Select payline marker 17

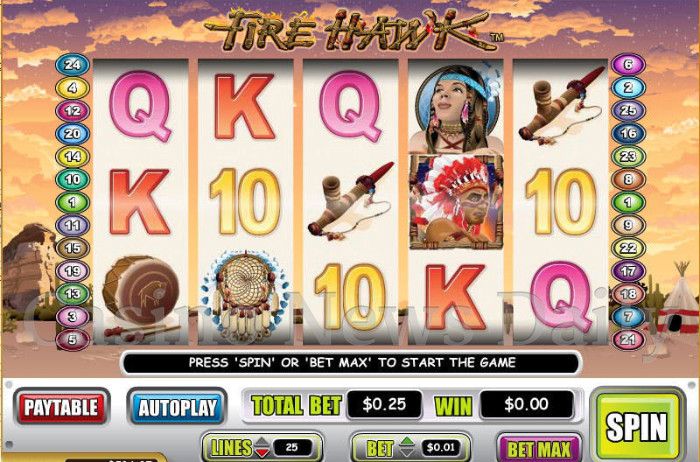pyautogui.click(x=629, y=270)
